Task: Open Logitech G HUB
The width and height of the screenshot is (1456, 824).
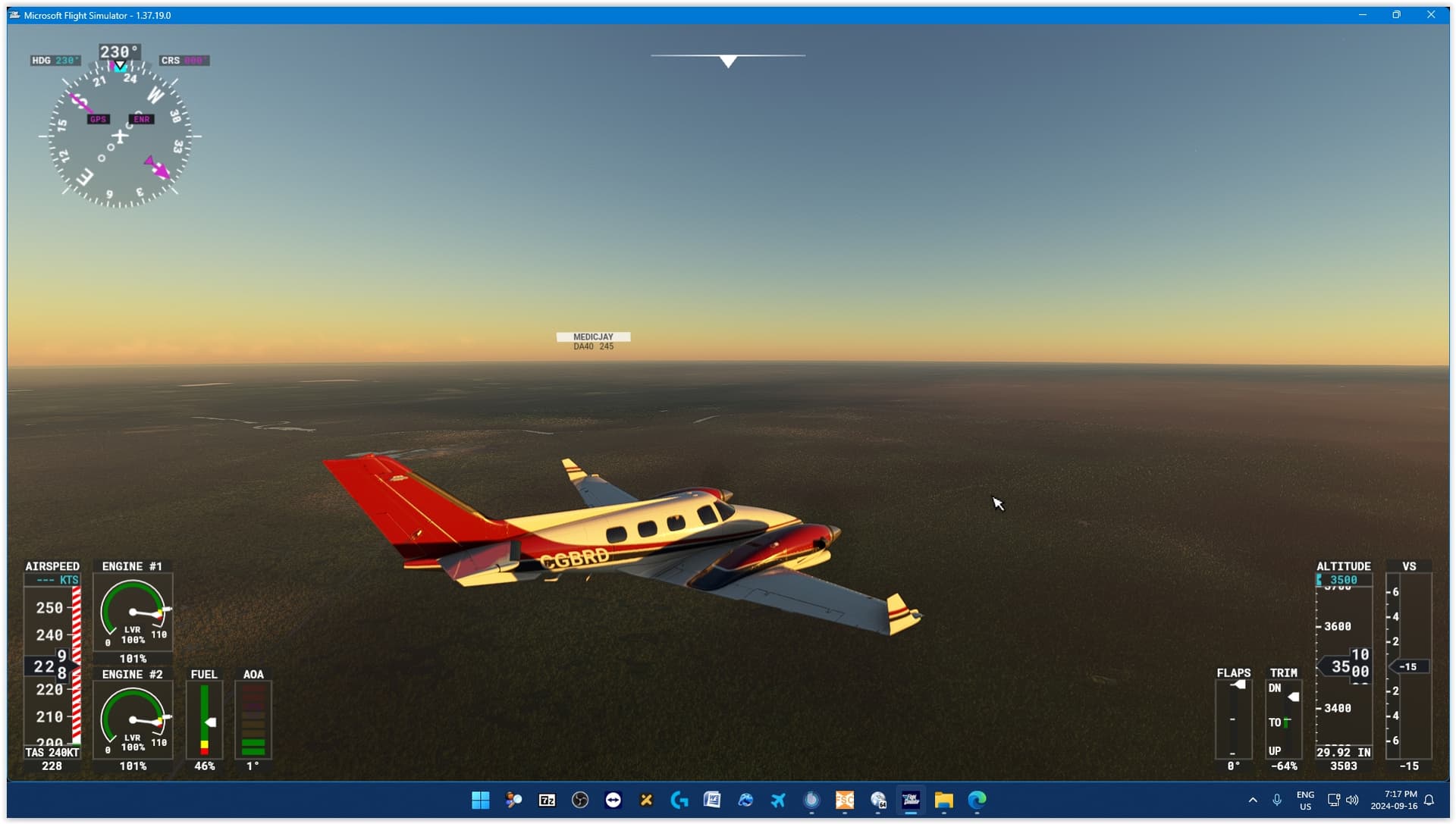Action: (x=679, y=801)
